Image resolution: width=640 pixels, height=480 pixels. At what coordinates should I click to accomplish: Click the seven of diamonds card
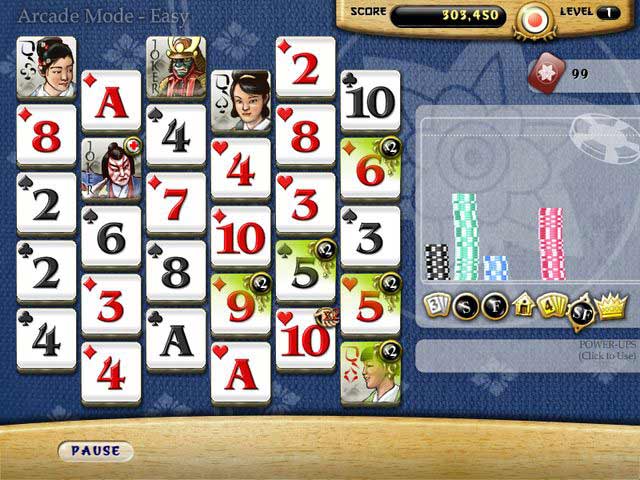point(176,203)
